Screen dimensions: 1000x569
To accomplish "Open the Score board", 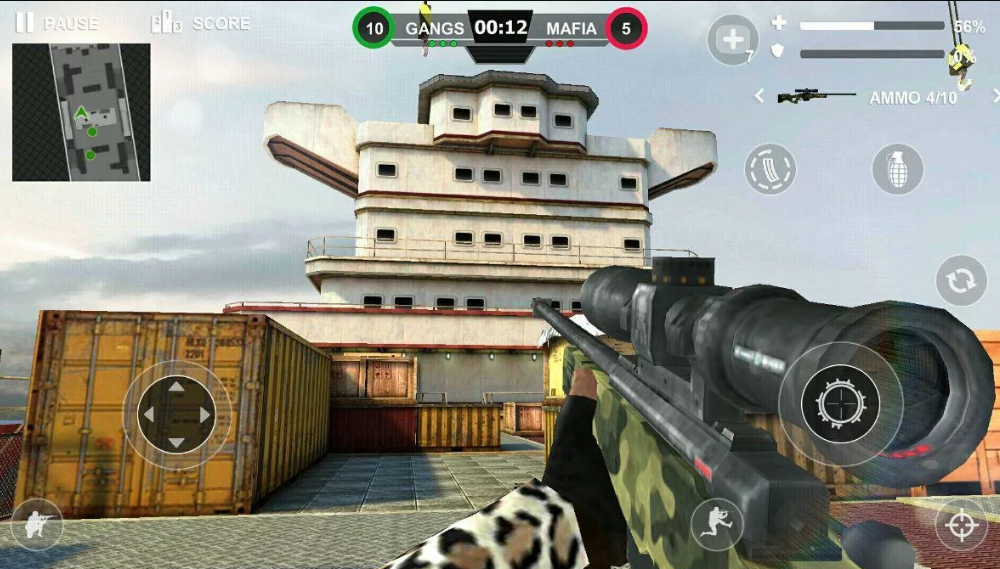I will 200,22.
